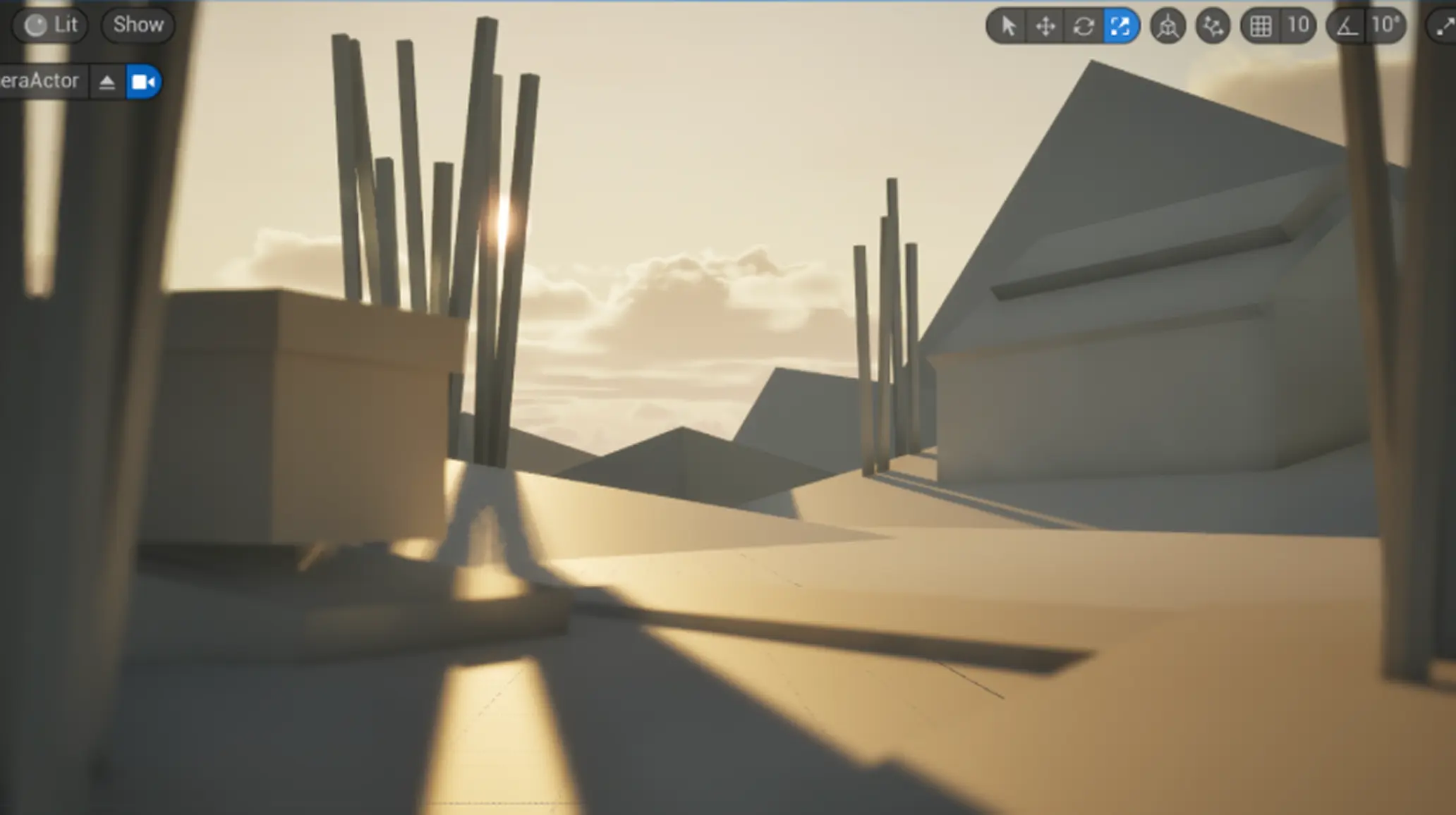Toggle the camera viewpoint lock for CameraActor
The width and height of the screenshot is (1456, 815).
[x=143, y=81]
